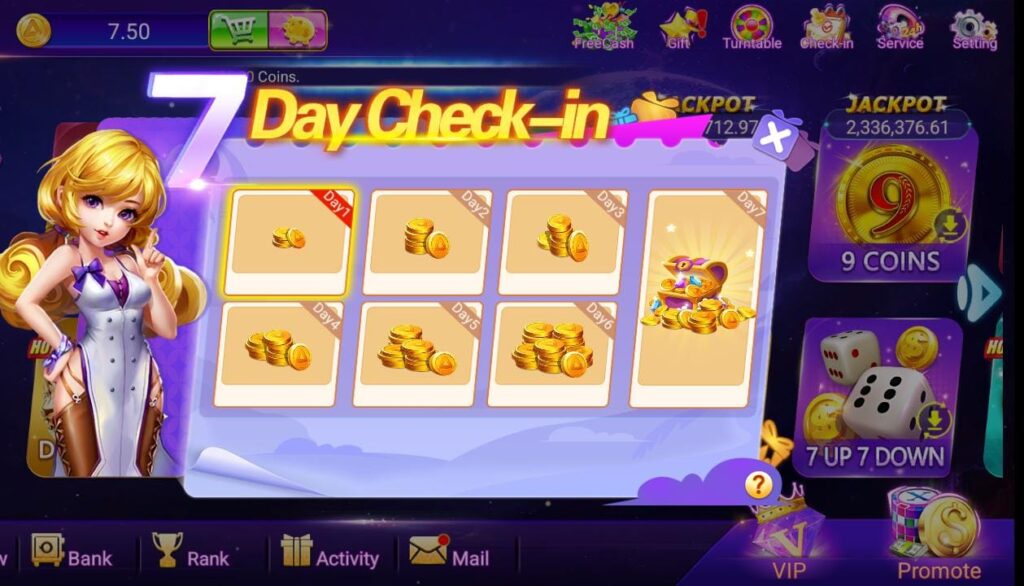Close the 7 Day Check-in popup
The width and height of the screenshot is (1024, 586).
click(772, 137)
